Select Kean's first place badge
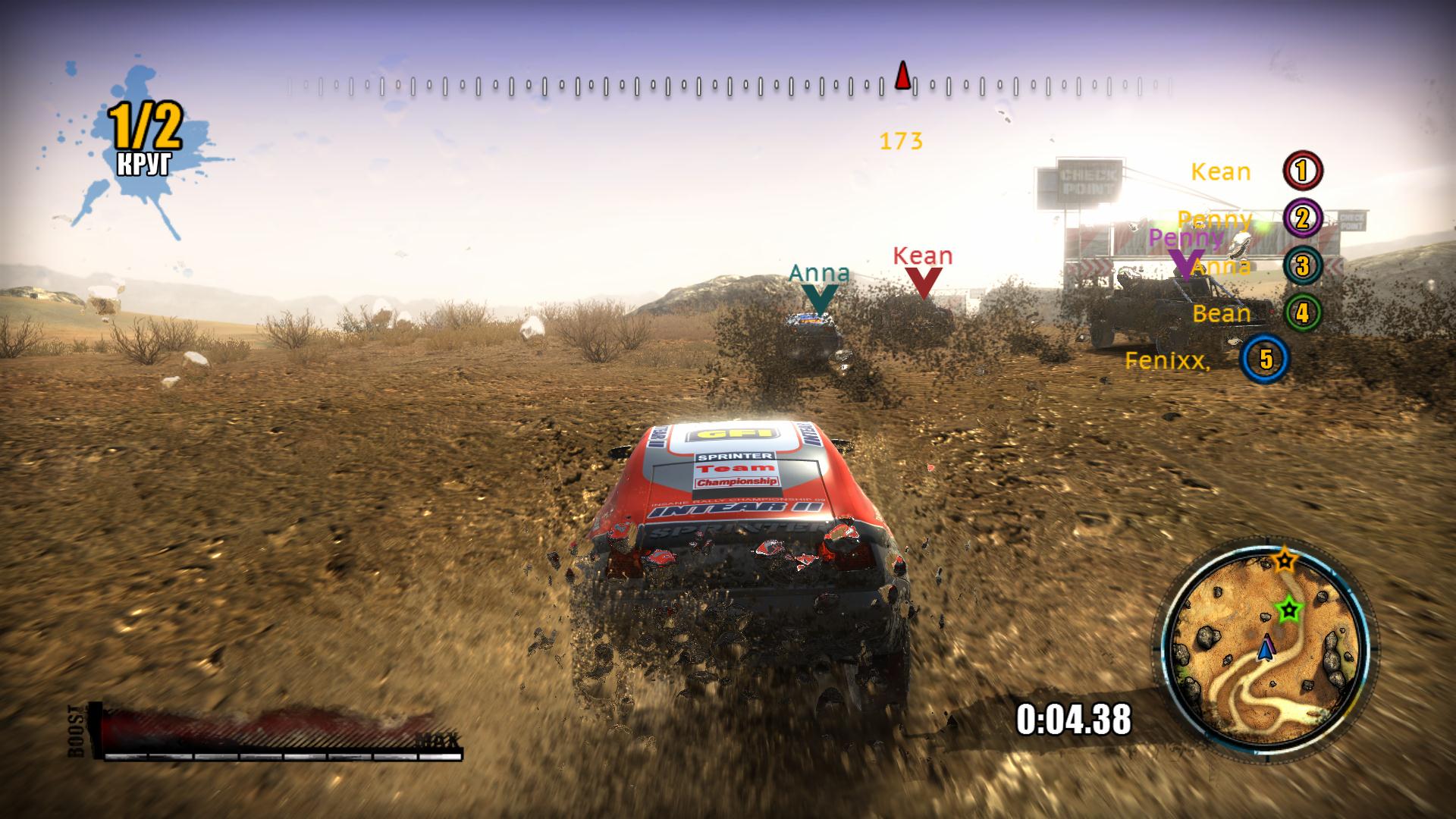 coord(1302,171)
